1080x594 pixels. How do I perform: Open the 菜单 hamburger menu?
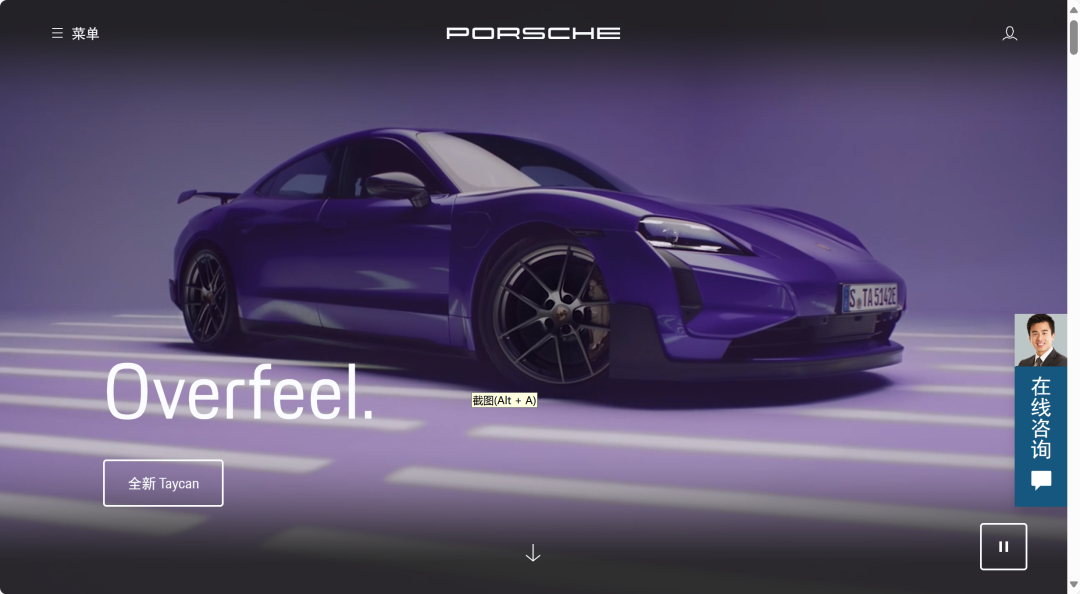tap(75, 34)
